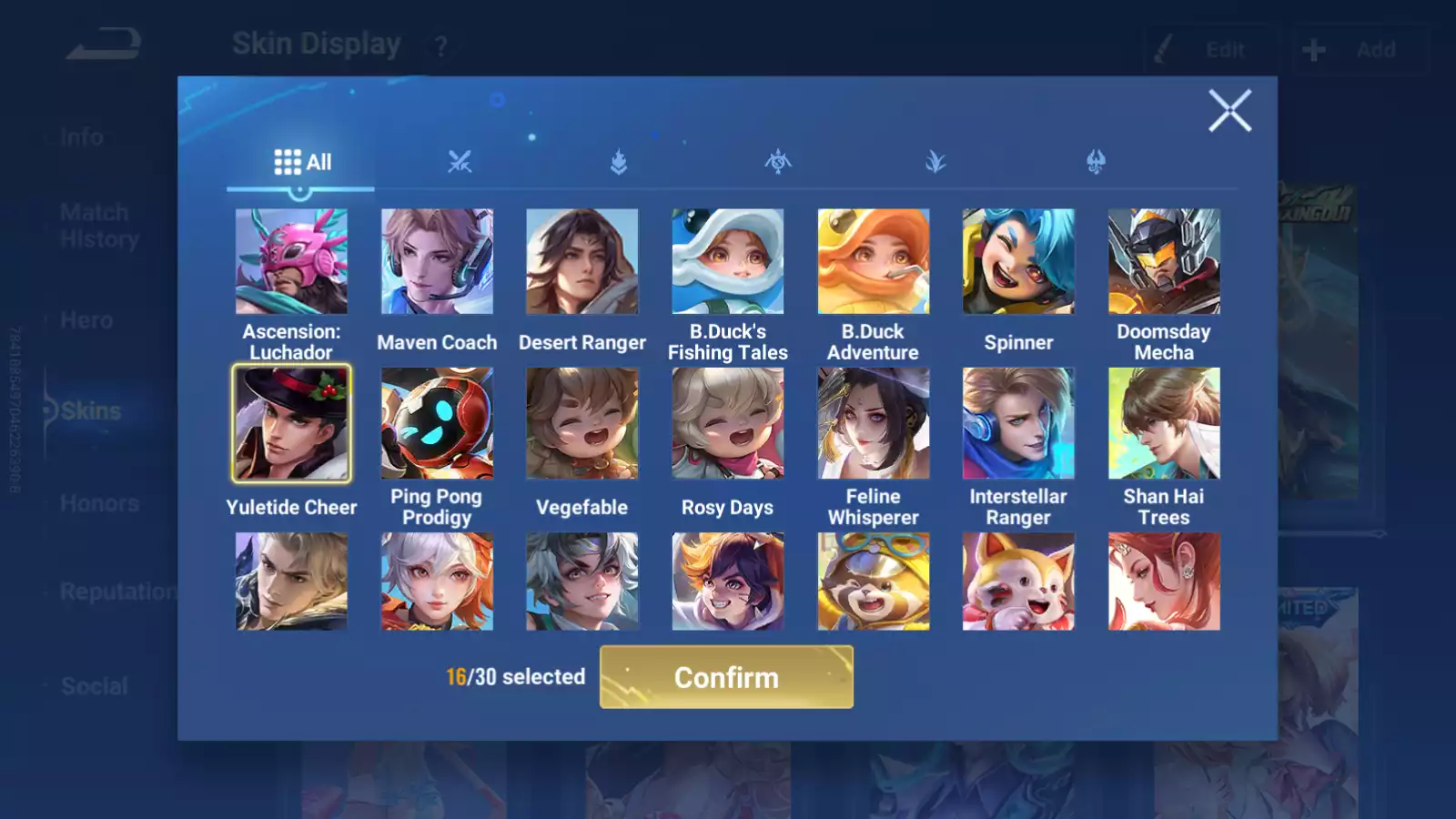1456x819 pixels.
Task: Click the Confirm button
Action: point(725,677)
